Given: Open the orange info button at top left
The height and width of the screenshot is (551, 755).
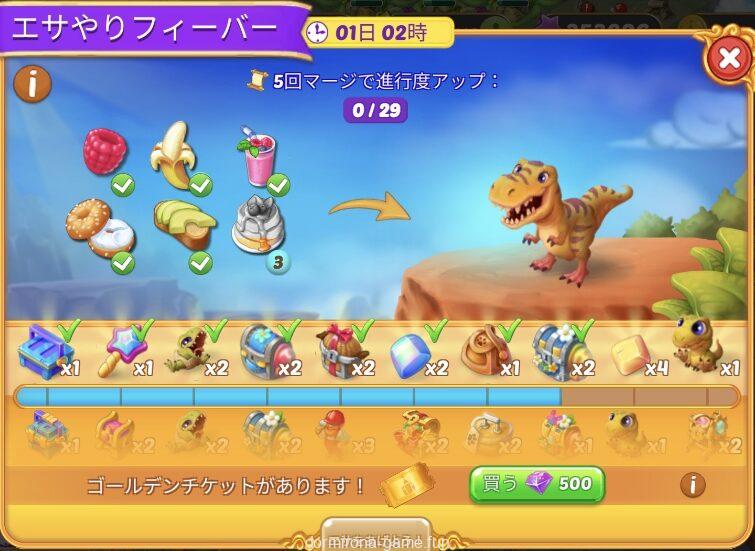Looking at the screenshot, I should (33, 84).
